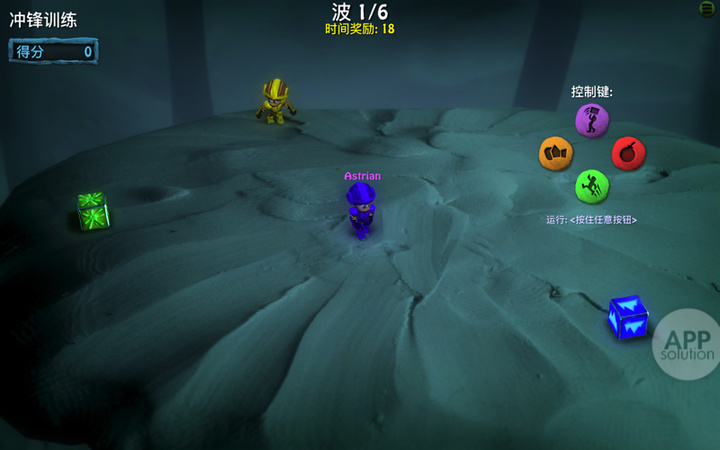Tap the purple pick-up control button
Screen dimensions: 720x450
tap(592, 120)
